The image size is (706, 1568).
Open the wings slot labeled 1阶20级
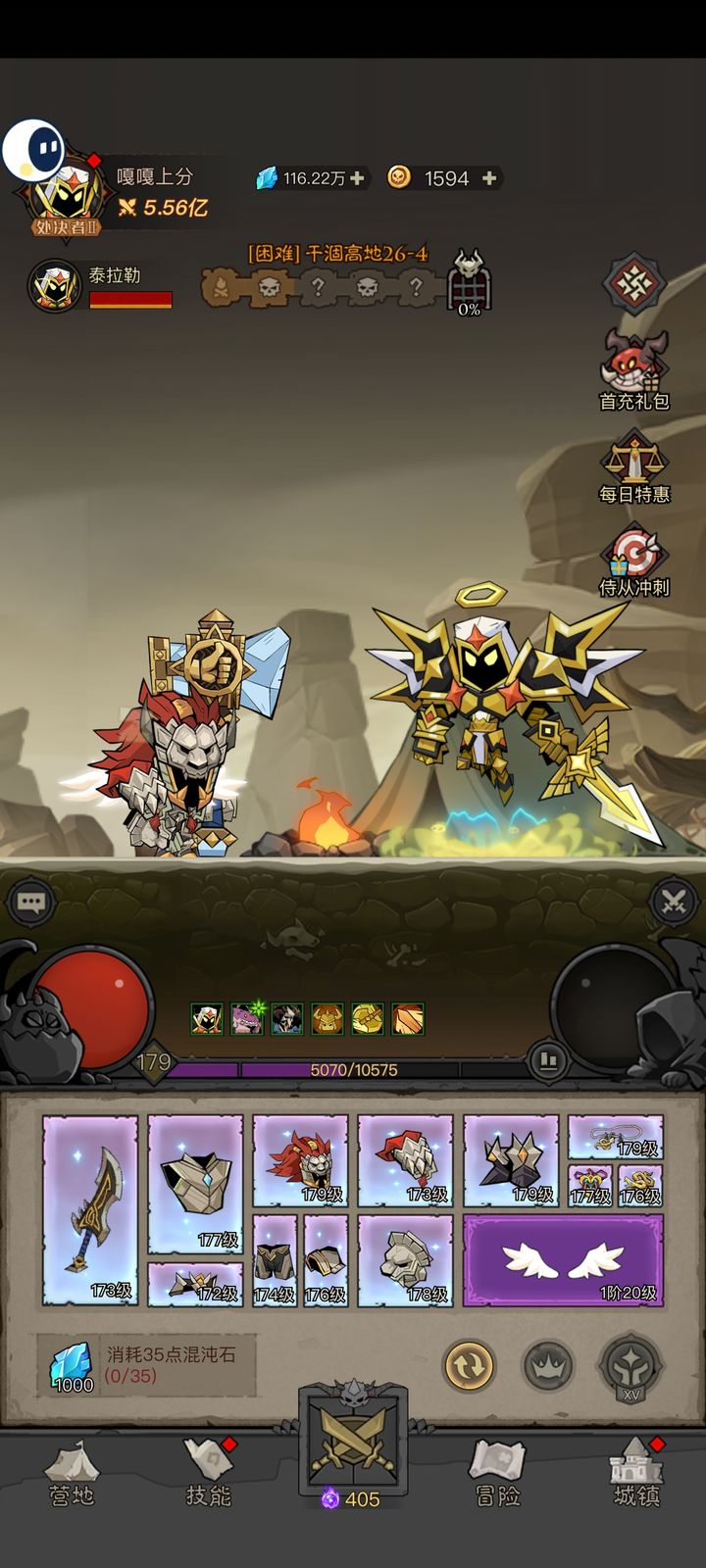pos(563,1259)
